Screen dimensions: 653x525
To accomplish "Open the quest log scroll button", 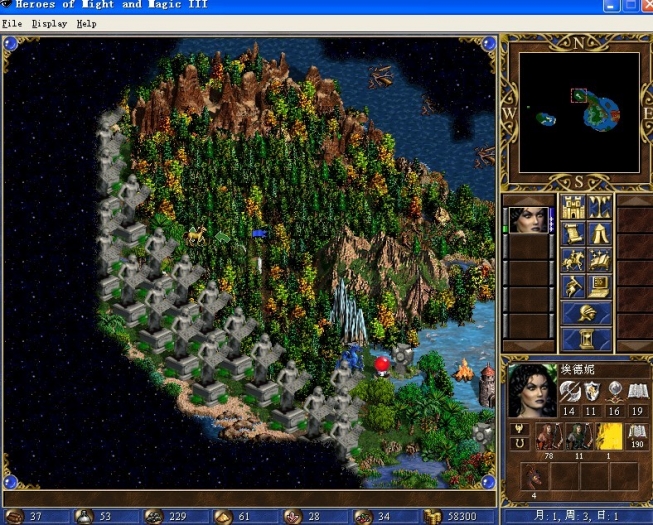I will (573, 234).
